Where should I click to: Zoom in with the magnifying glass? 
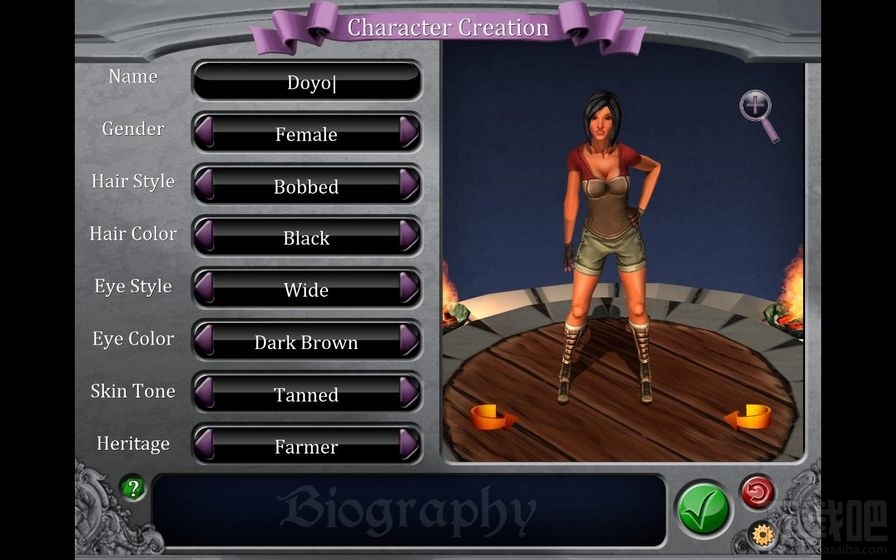click(758, 112)
